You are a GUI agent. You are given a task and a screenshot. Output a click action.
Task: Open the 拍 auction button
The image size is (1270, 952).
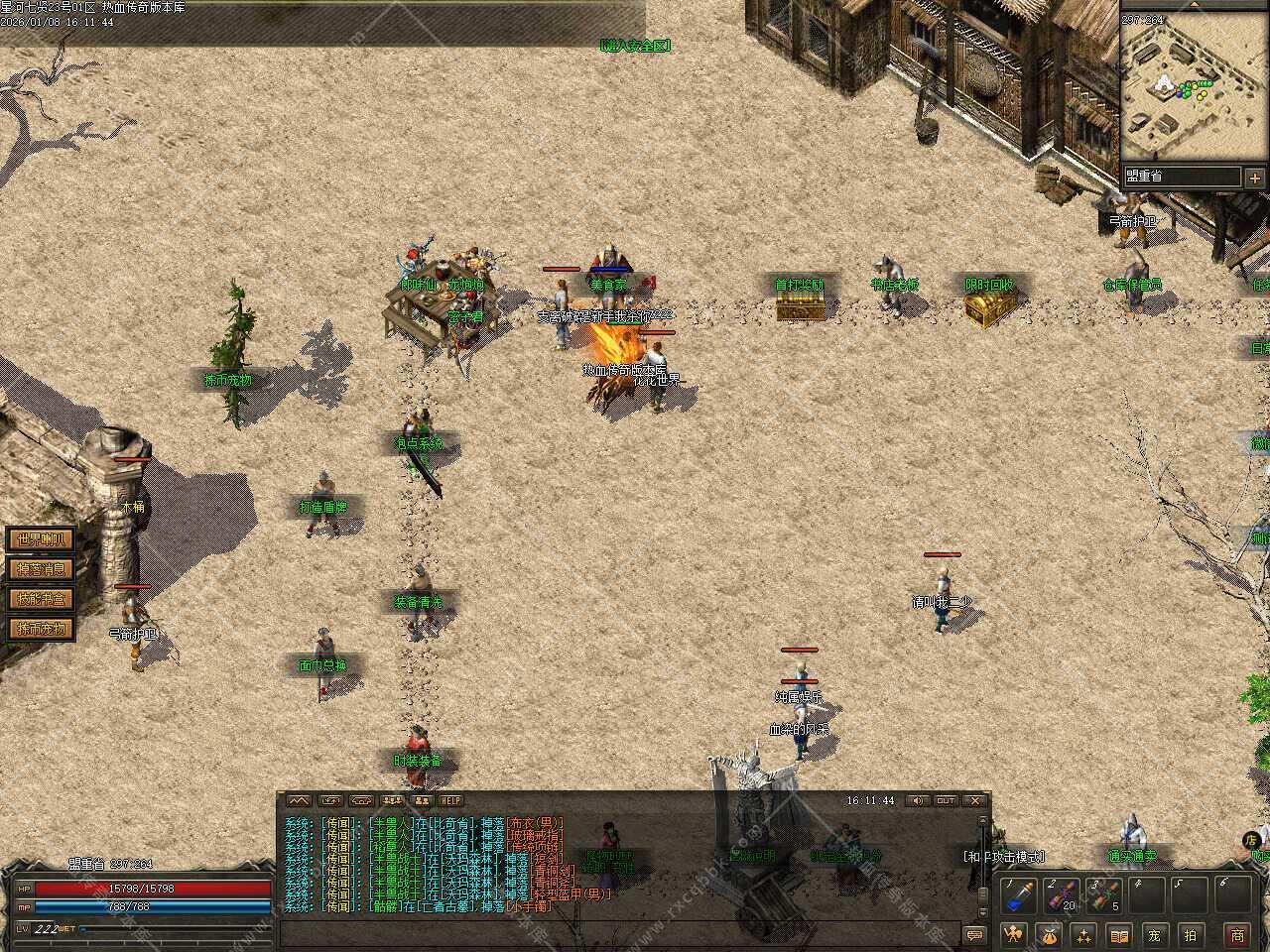coord(1190,934)
